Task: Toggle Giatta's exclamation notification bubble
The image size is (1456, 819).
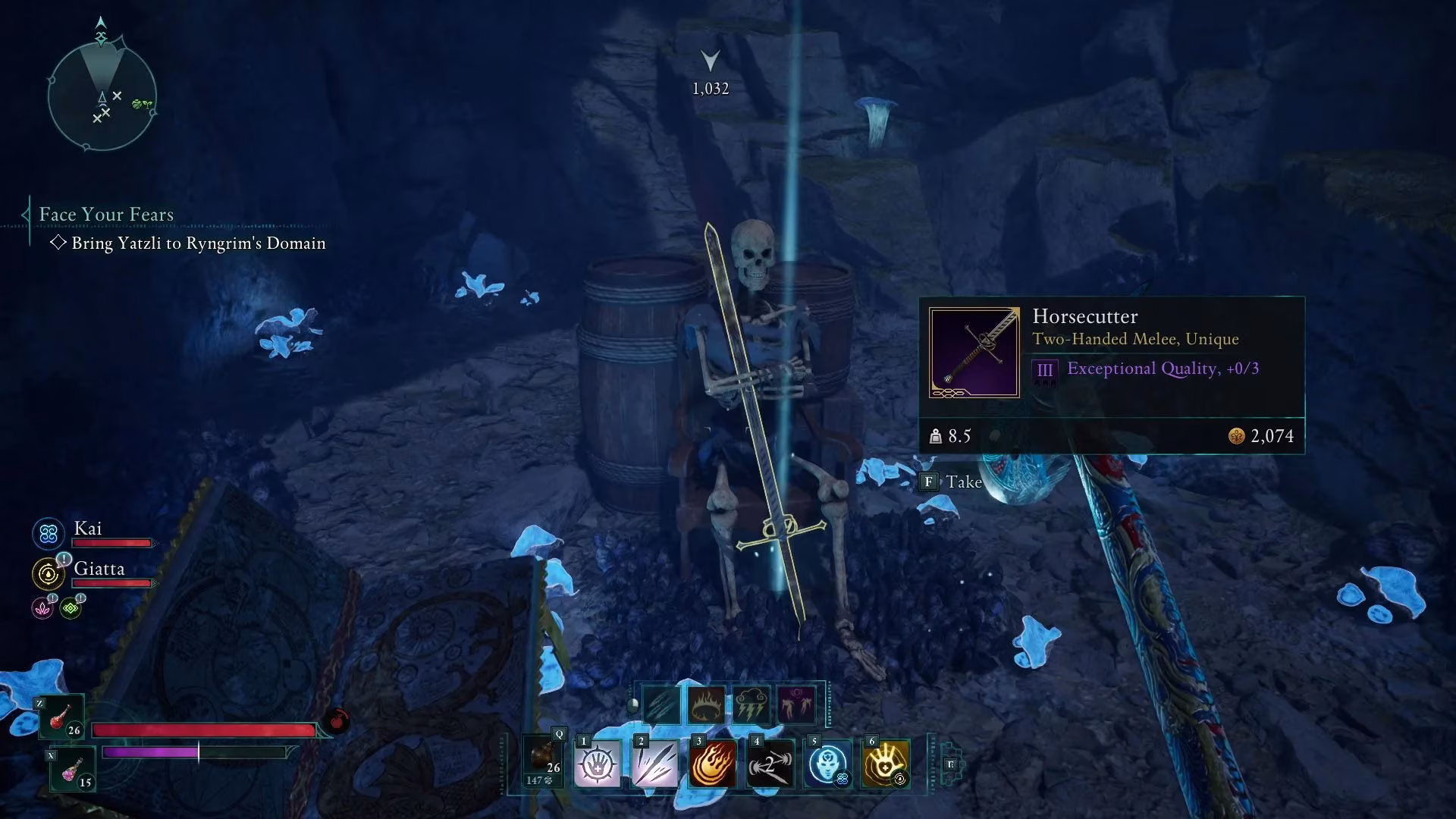Action: (64, 559)
